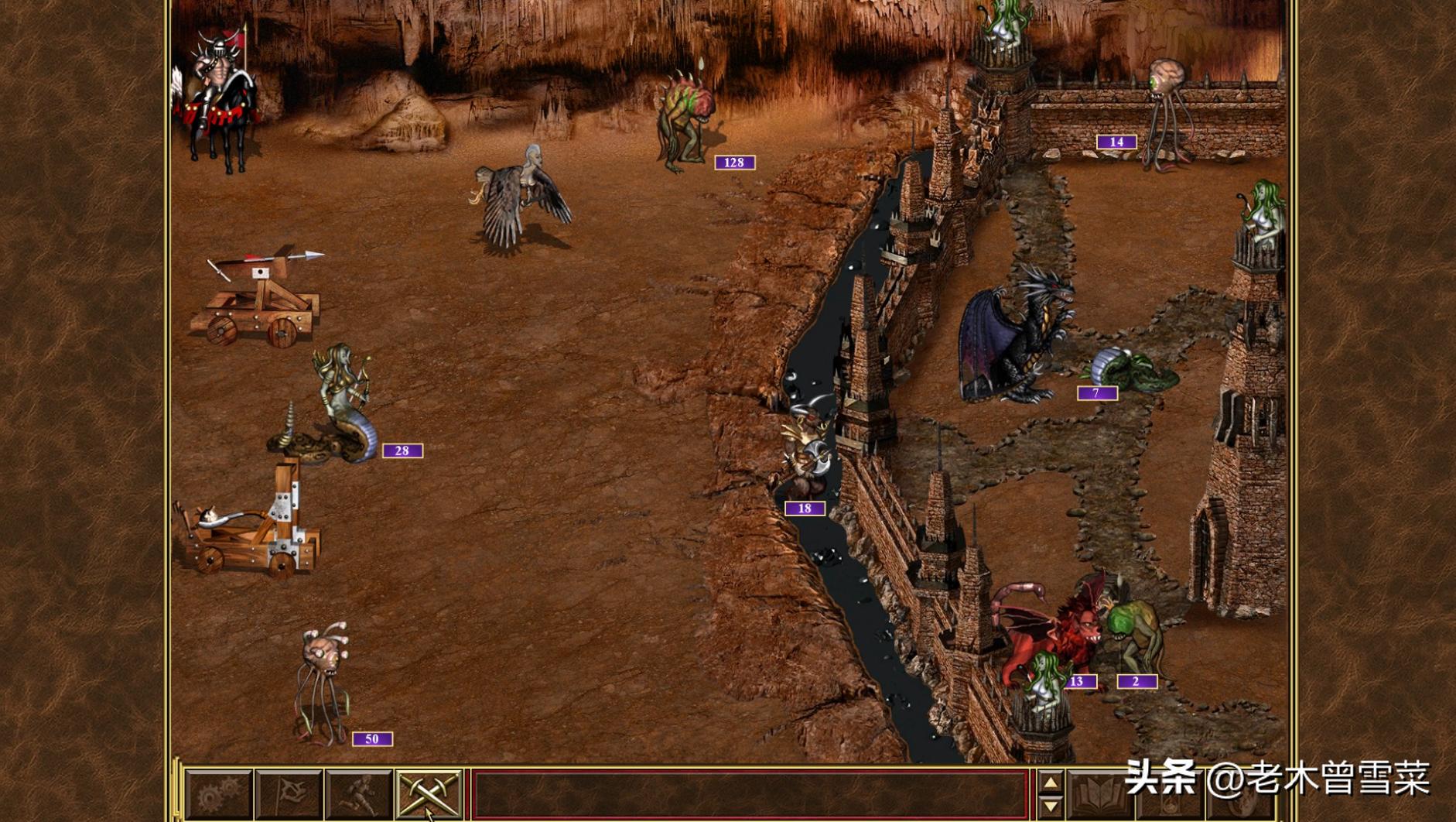Toggle auto-combat with the crossed swords

tap(429, 796)
